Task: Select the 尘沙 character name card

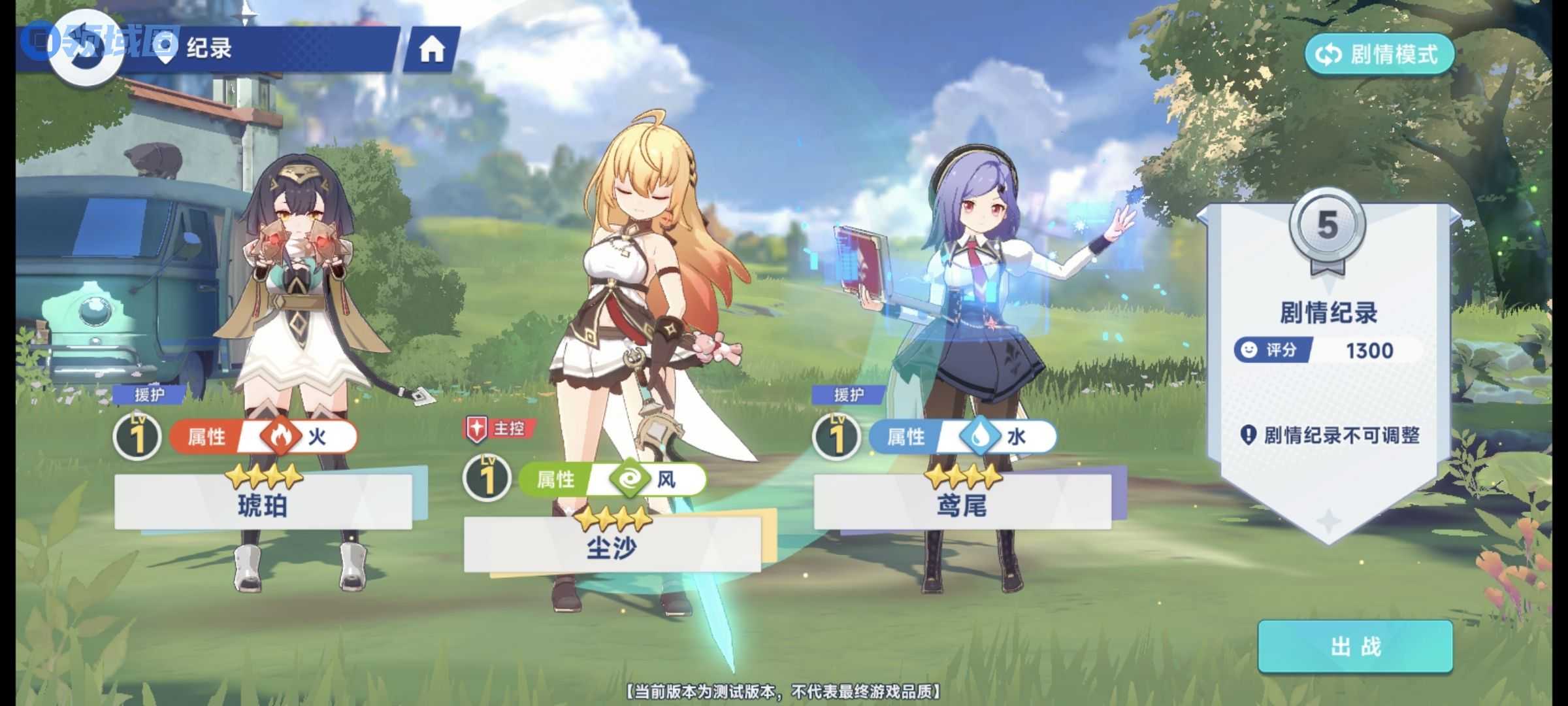Action: tap(612, 545)
